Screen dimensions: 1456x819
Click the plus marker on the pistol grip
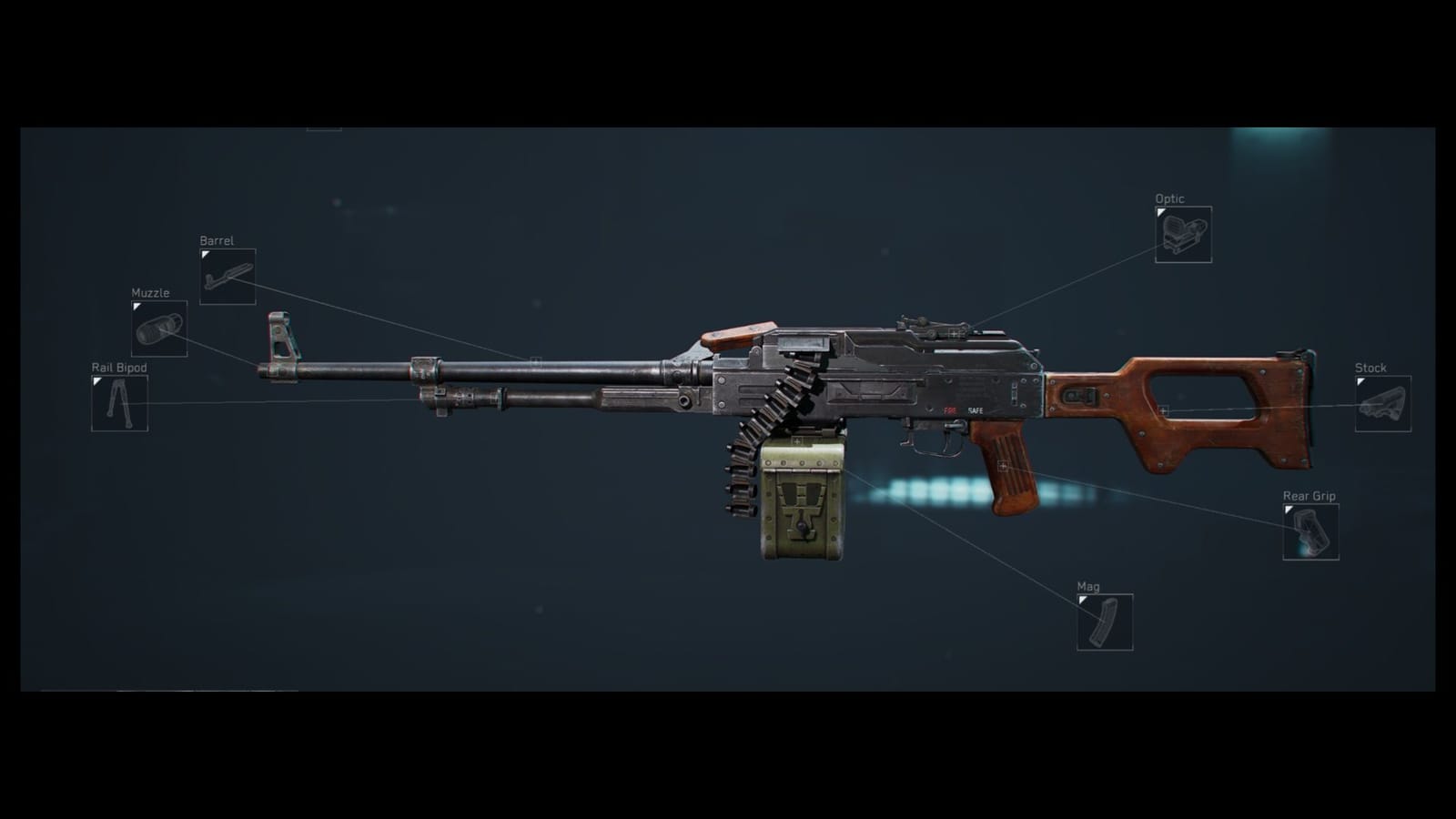pos(1003,464)
